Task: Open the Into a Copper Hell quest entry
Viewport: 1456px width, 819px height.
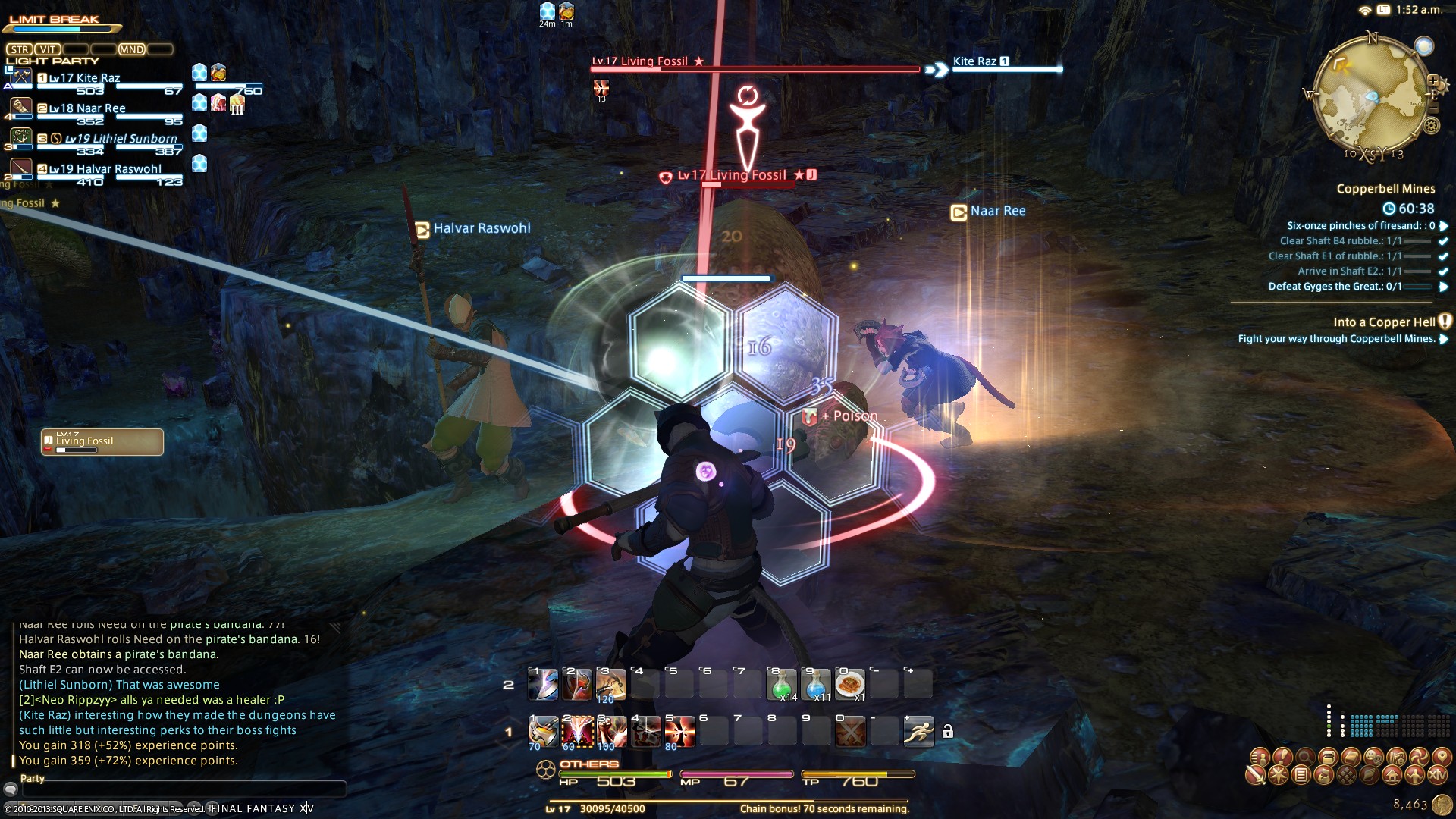Action: click(x=1384, y=322)
